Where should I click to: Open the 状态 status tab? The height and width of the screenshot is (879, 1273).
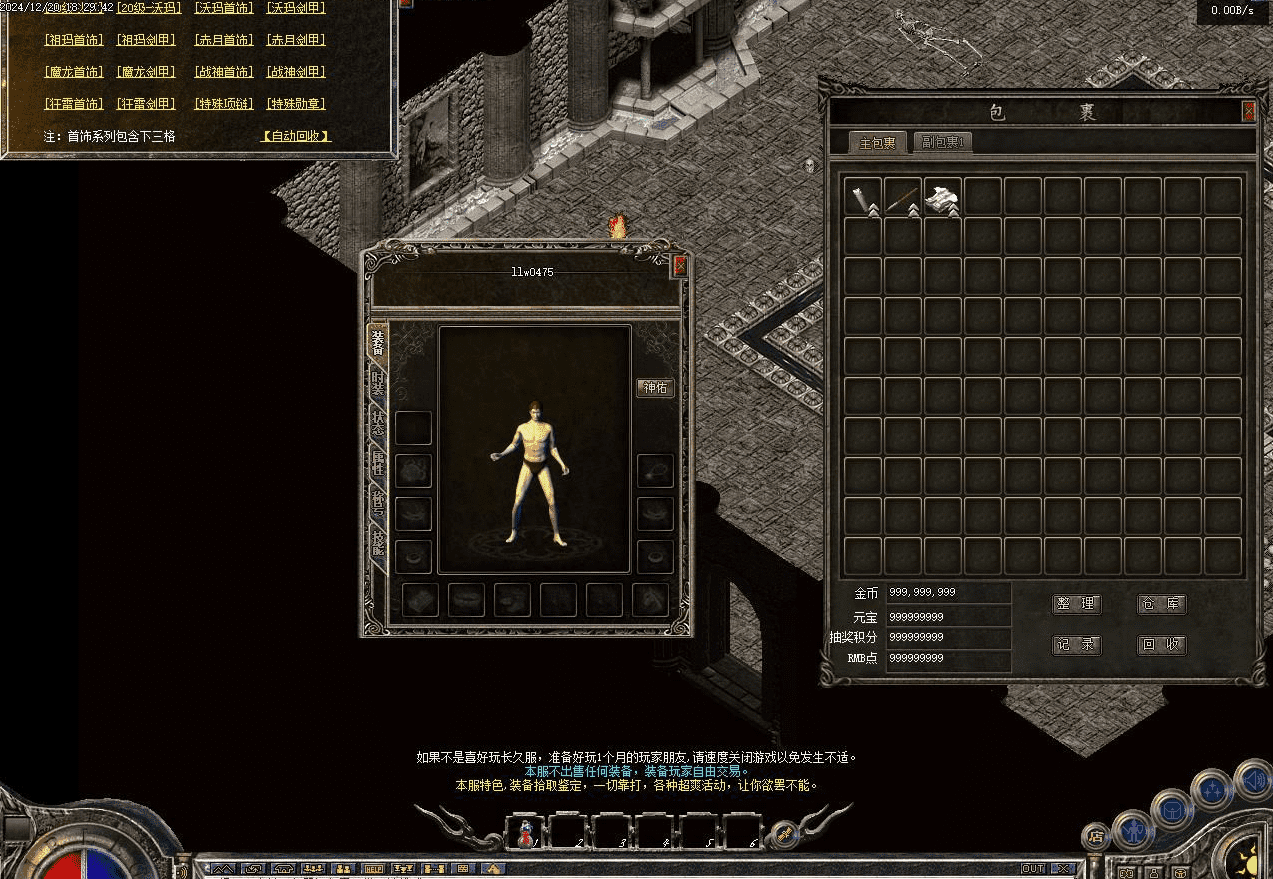point(378,422)
